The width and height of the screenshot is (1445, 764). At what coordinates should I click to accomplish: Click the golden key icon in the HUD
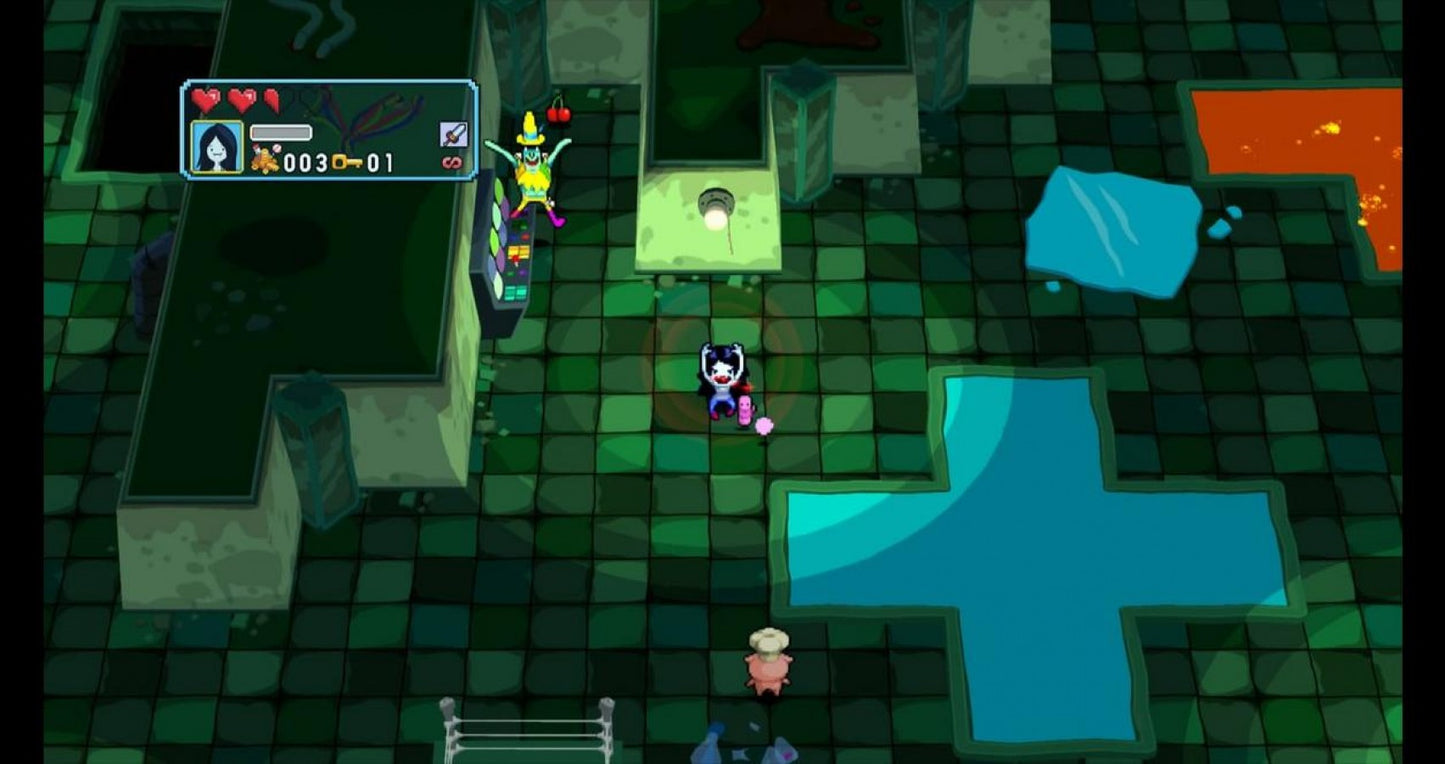[x=345, y=162]
